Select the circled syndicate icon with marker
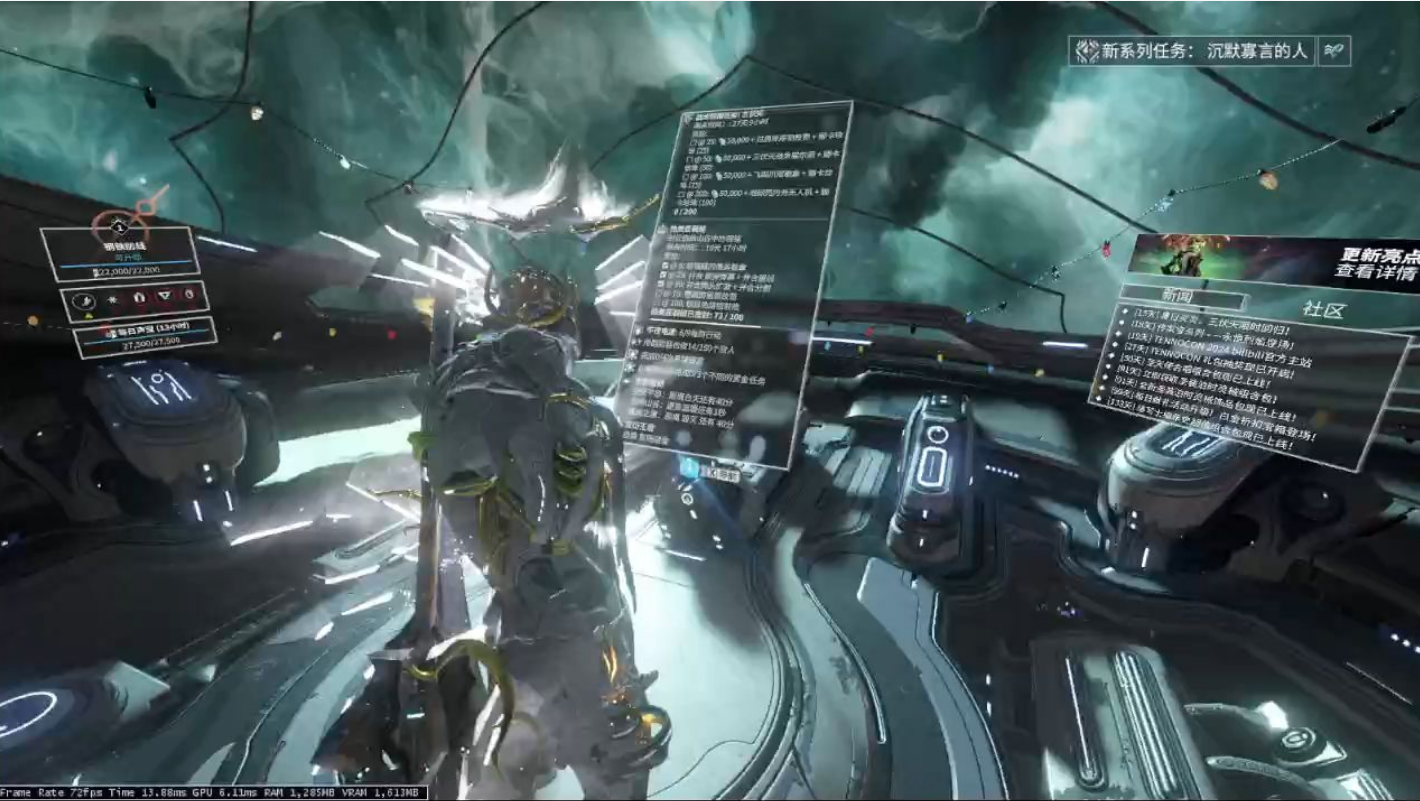 pos(86,301)
